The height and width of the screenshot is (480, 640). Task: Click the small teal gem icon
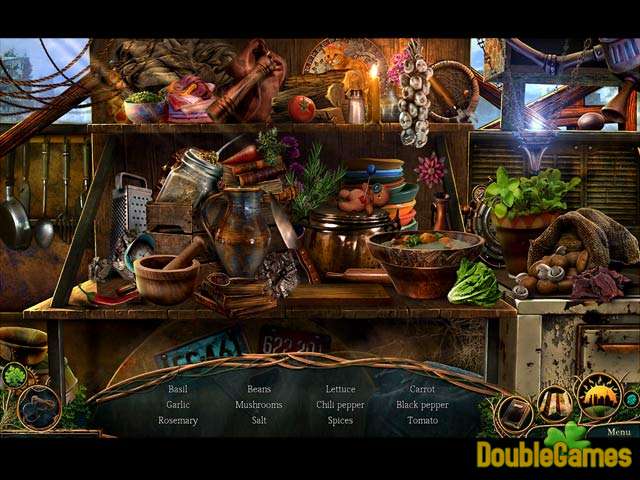pos(634,399)
